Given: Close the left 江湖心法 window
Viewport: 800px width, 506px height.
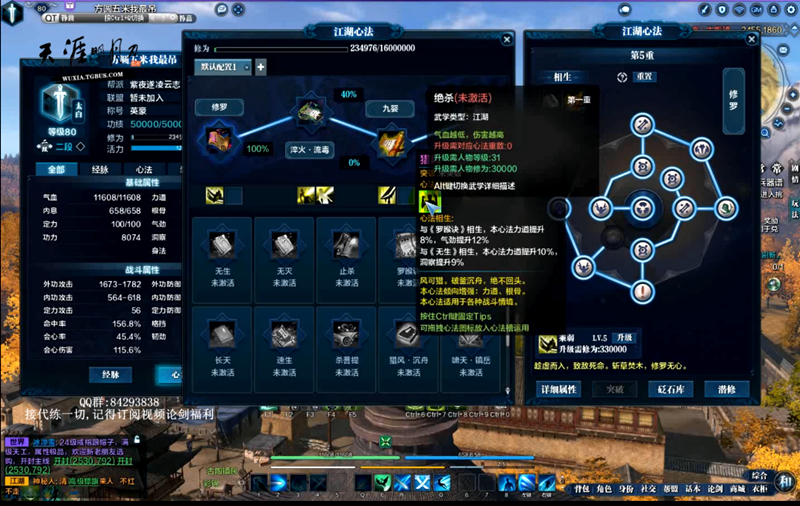Looking at the screenshot, I should pyautogui.click(x=507, y=39).
